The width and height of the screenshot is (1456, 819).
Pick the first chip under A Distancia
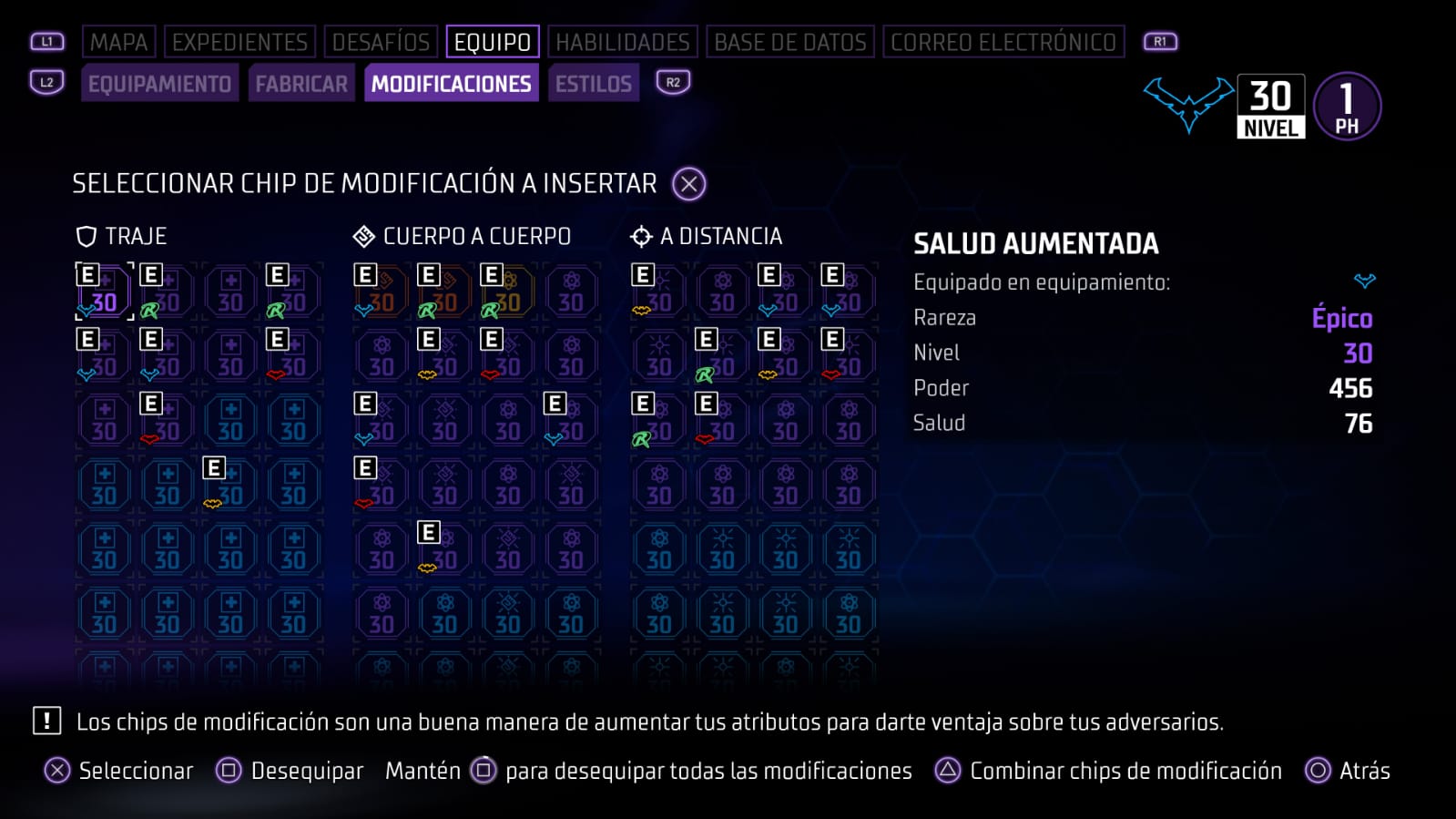click(658, 292)
